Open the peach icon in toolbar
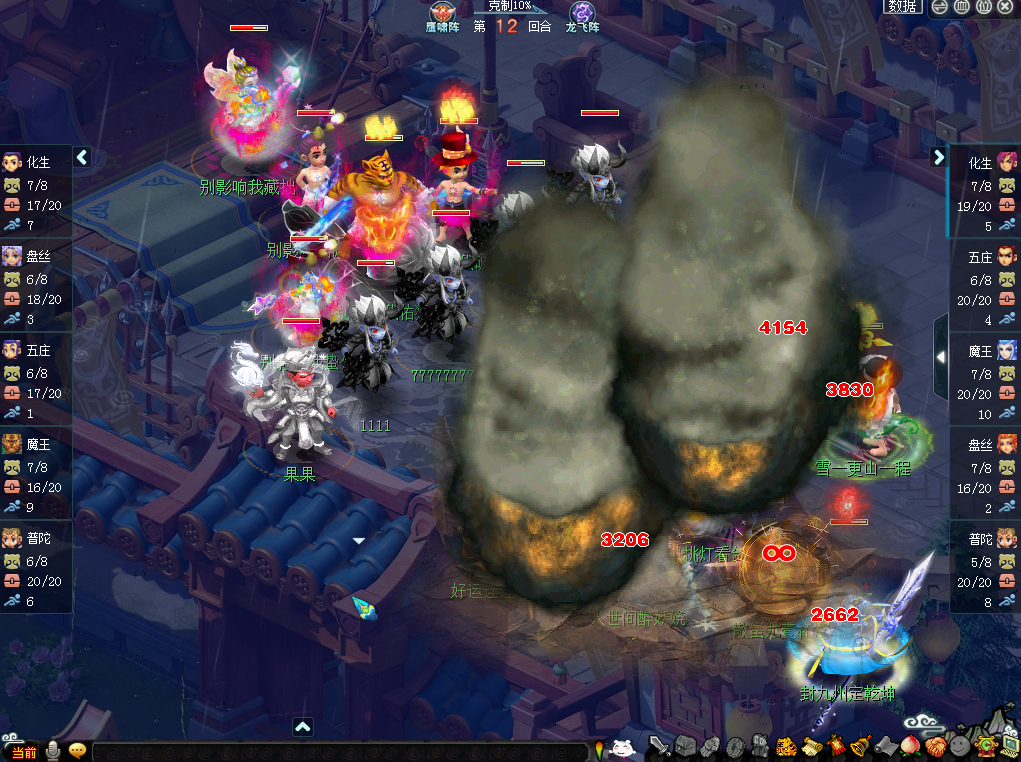Image resolution: width=1021 pixels, height=762 pixels. [908, 746]
